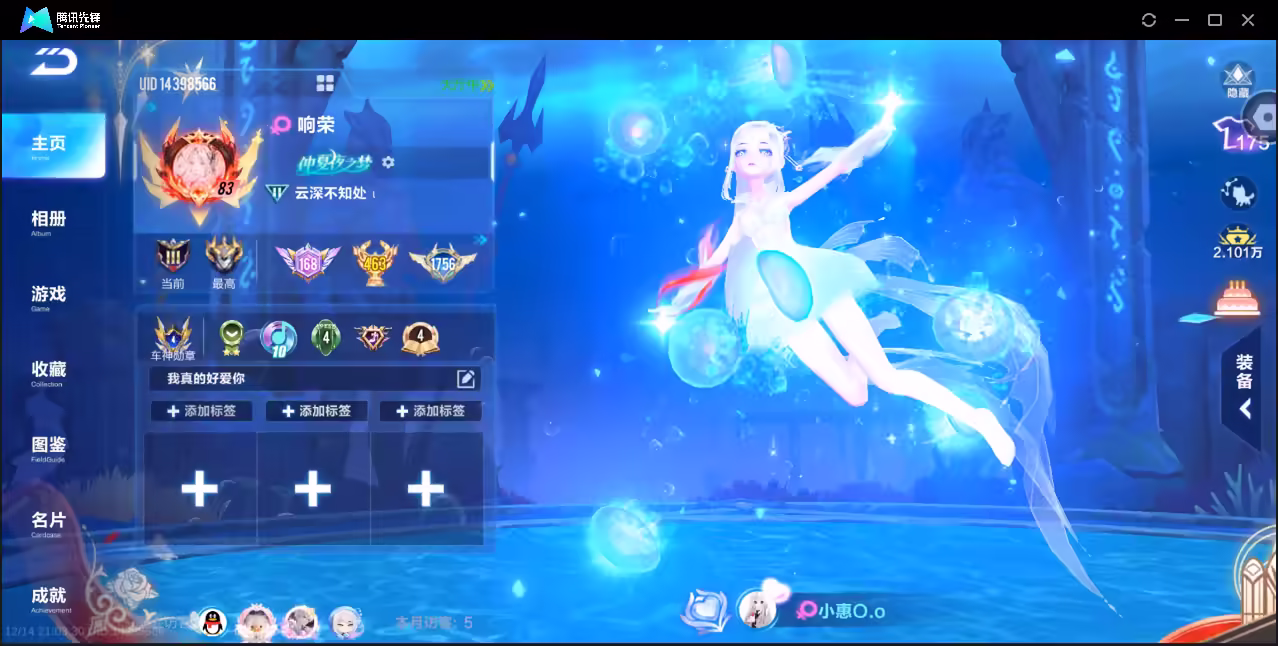
Task: Open the 图鉴 field guide tab
Action: (x=48, y=447)
